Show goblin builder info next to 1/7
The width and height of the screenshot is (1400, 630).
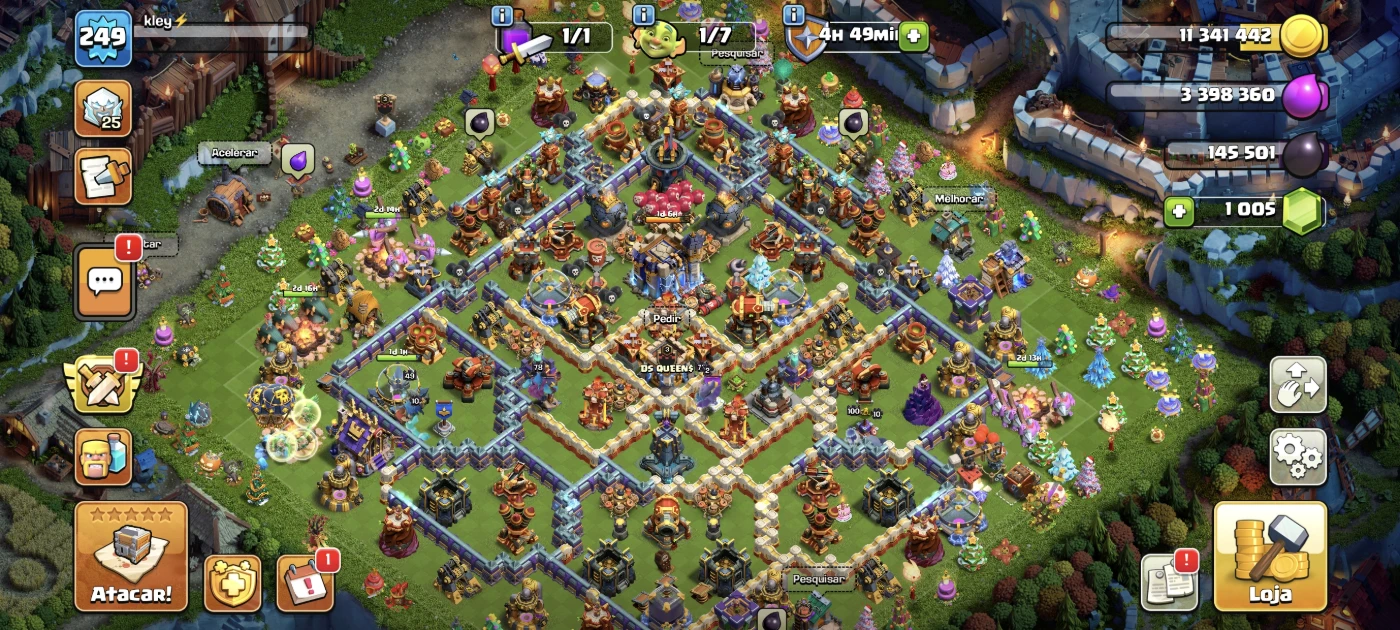click(644, 16)
